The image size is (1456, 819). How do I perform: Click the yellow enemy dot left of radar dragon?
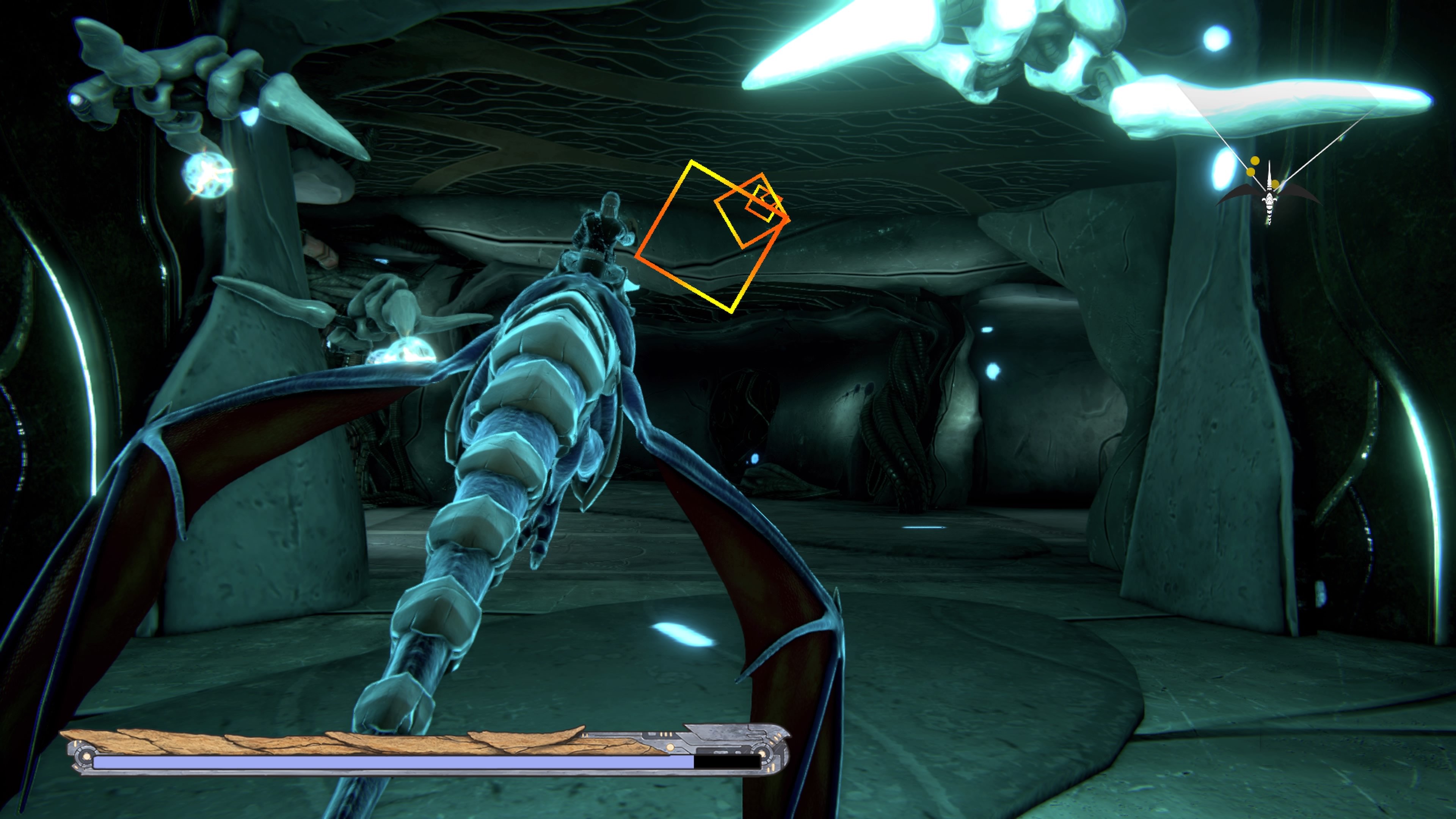pos(1250,173)
